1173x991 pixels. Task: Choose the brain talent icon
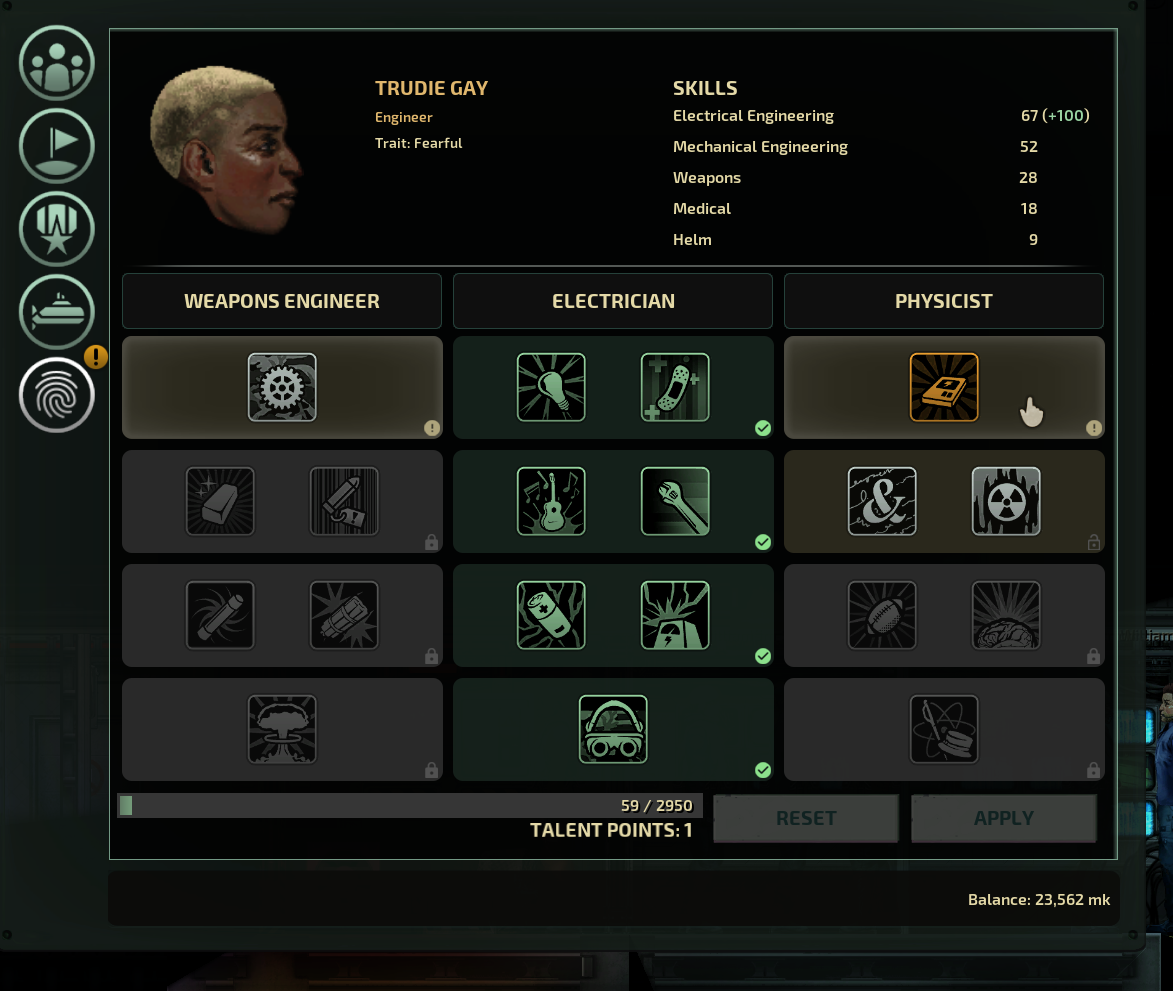pos(1006,615)
